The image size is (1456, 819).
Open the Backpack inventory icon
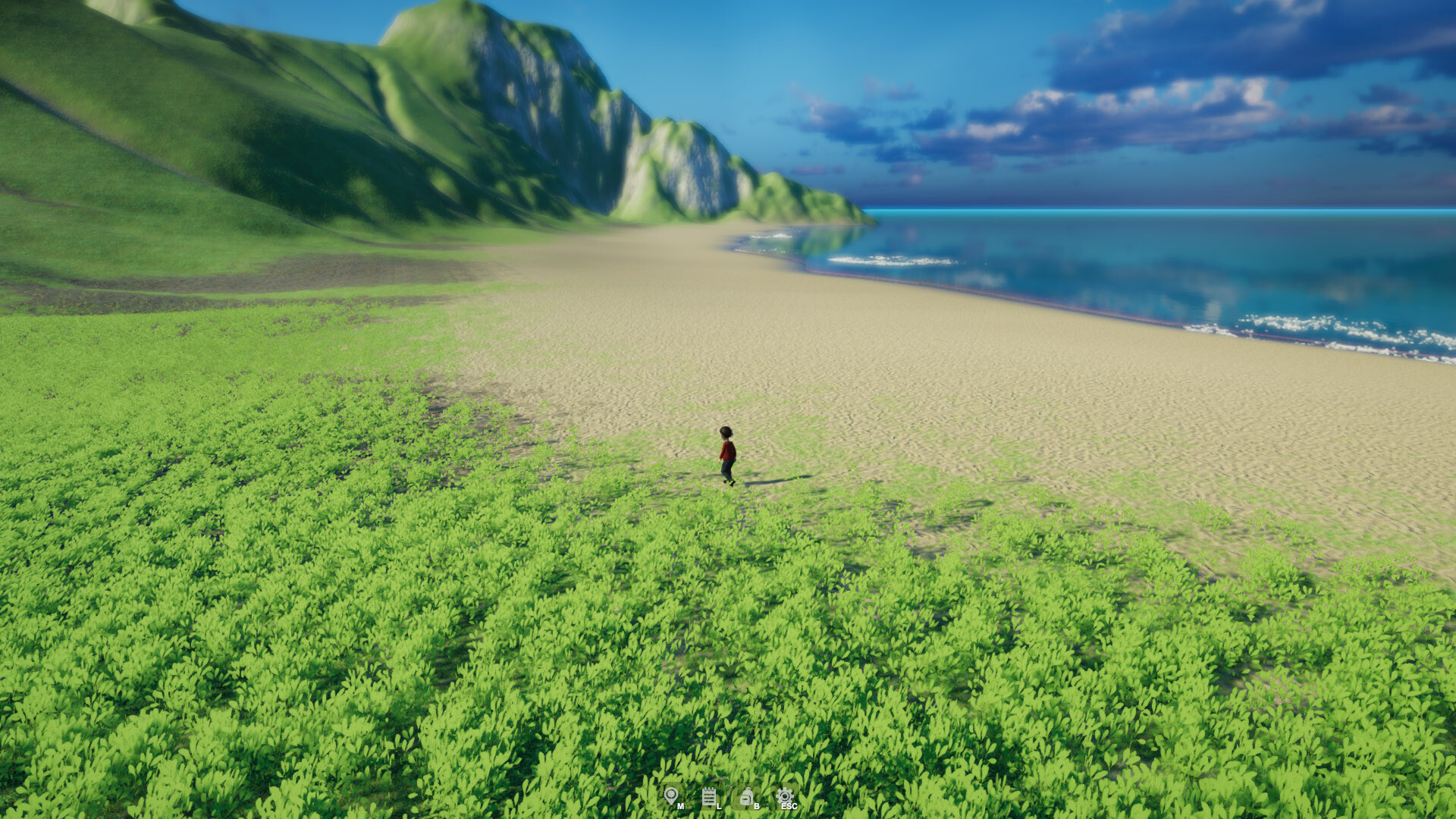[746, 796]
